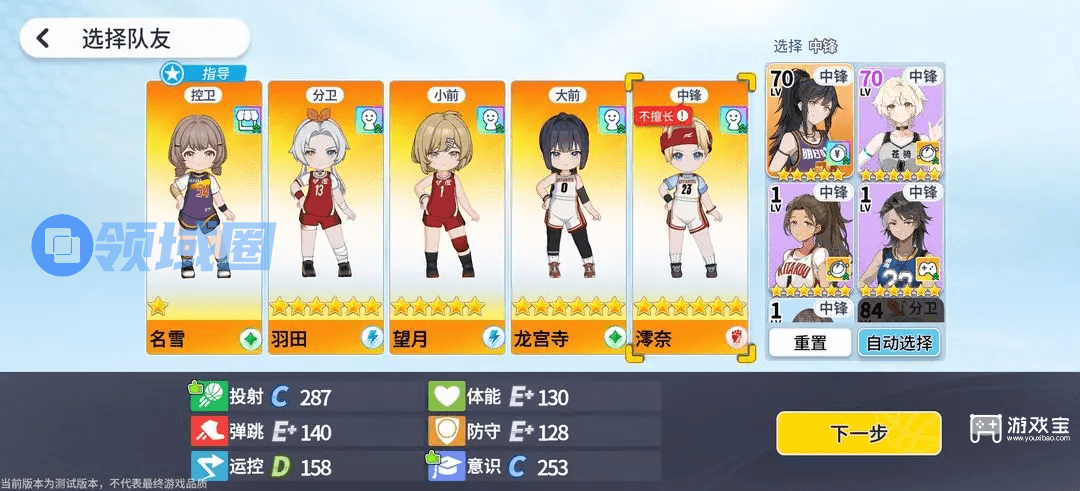The image size is (1080, 491).
Task: Choose the level 70 black-haired center
Action: (x=809, y=122)
